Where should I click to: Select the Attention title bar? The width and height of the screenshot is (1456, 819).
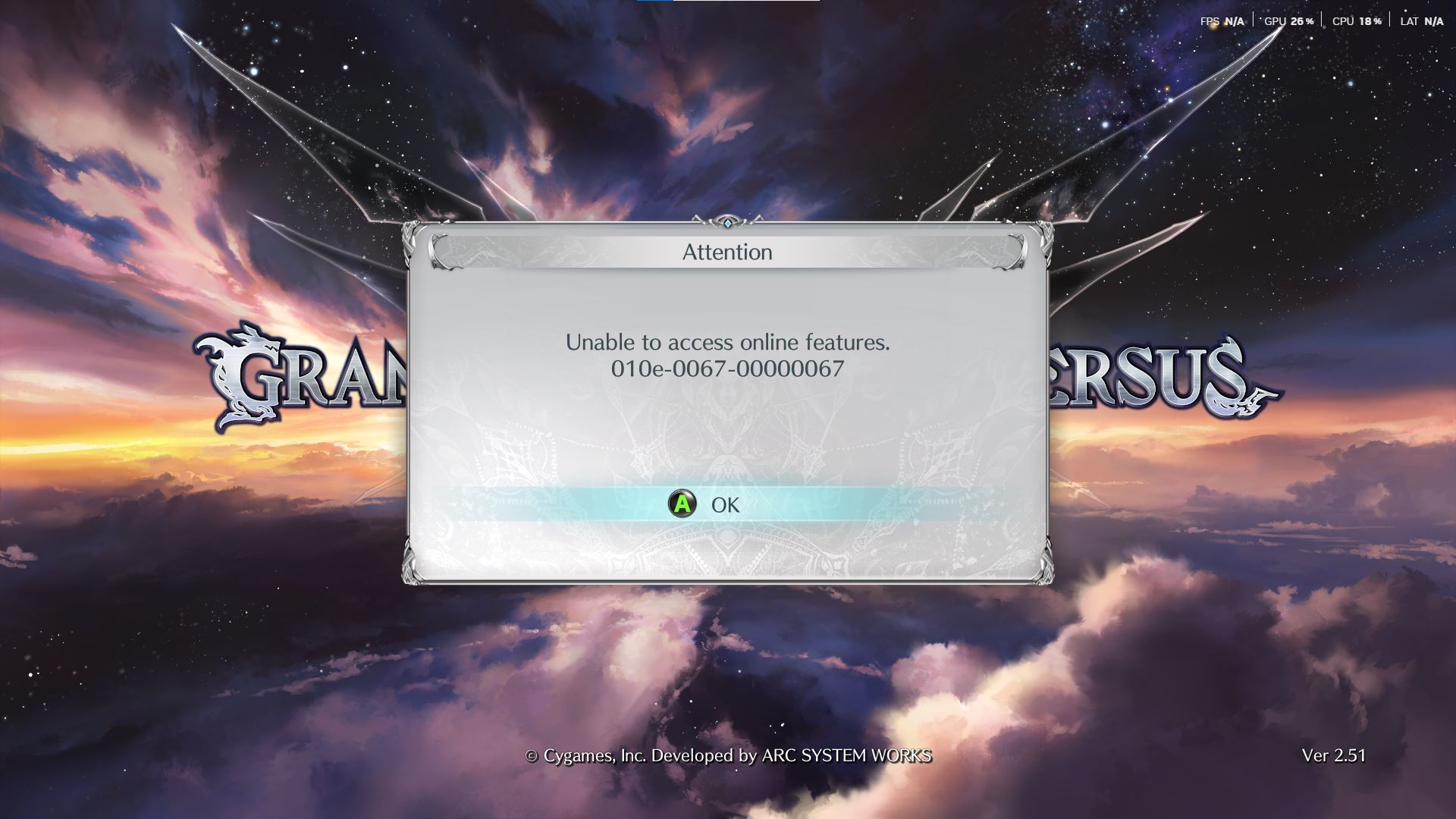[x=727, y=252]
